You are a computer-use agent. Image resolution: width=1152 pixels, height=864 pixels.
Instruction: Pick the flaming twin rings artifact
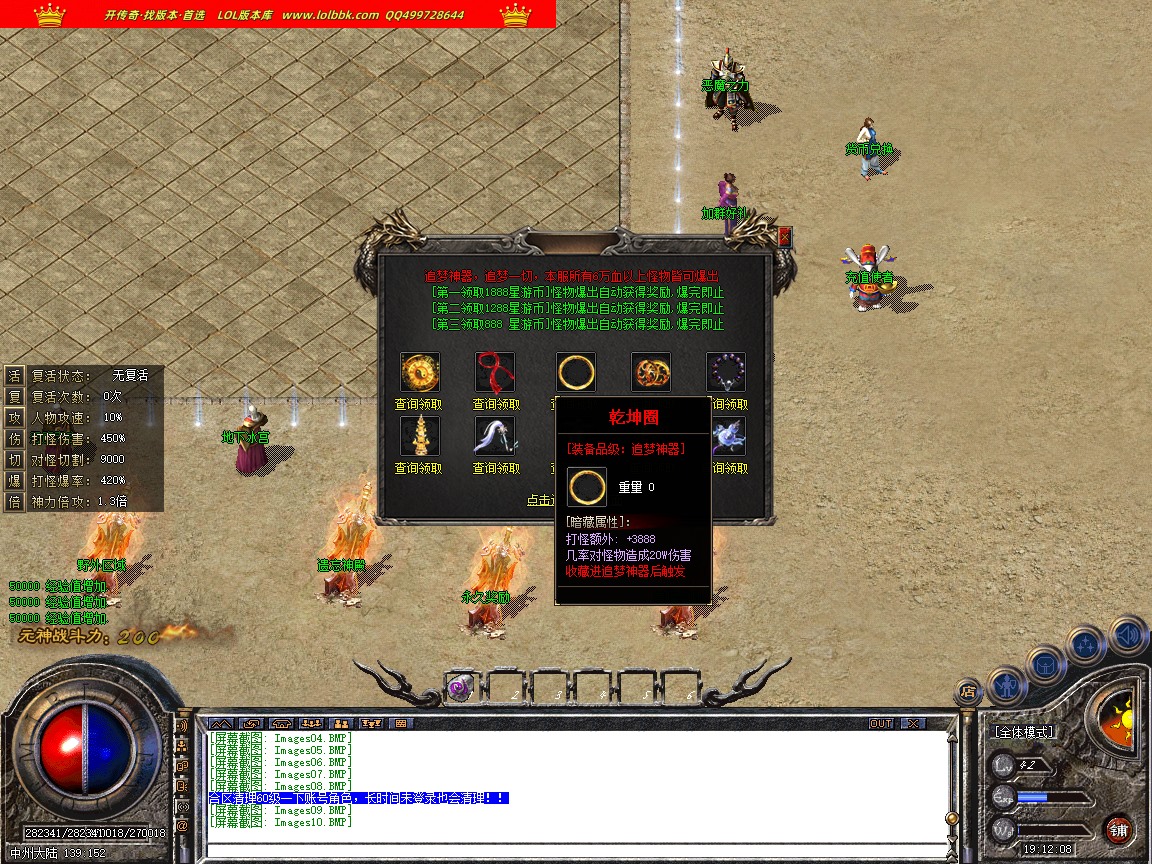651,372
